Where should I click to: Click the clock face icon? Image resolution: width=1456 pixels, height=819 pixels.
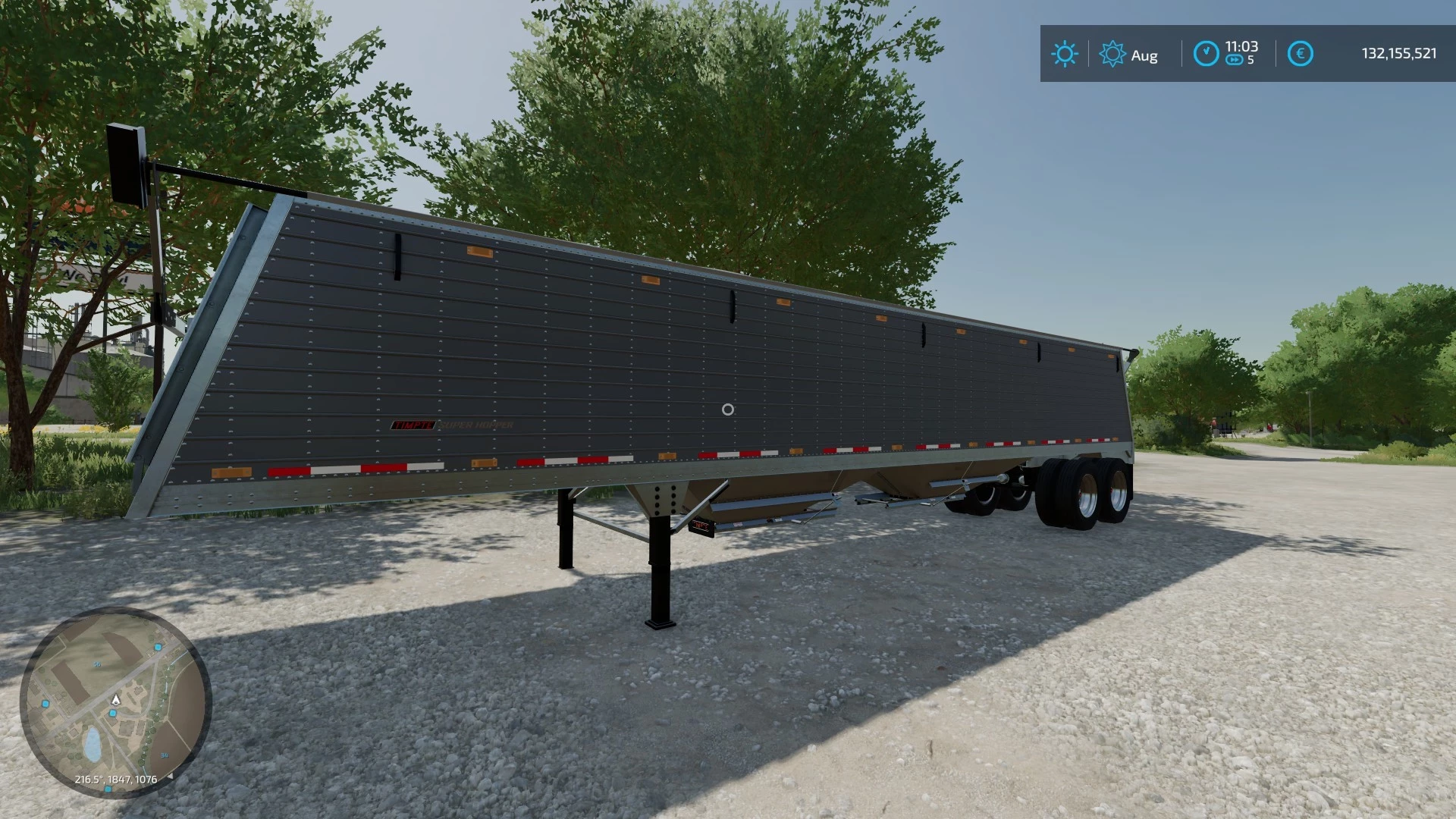[1207, 52]
